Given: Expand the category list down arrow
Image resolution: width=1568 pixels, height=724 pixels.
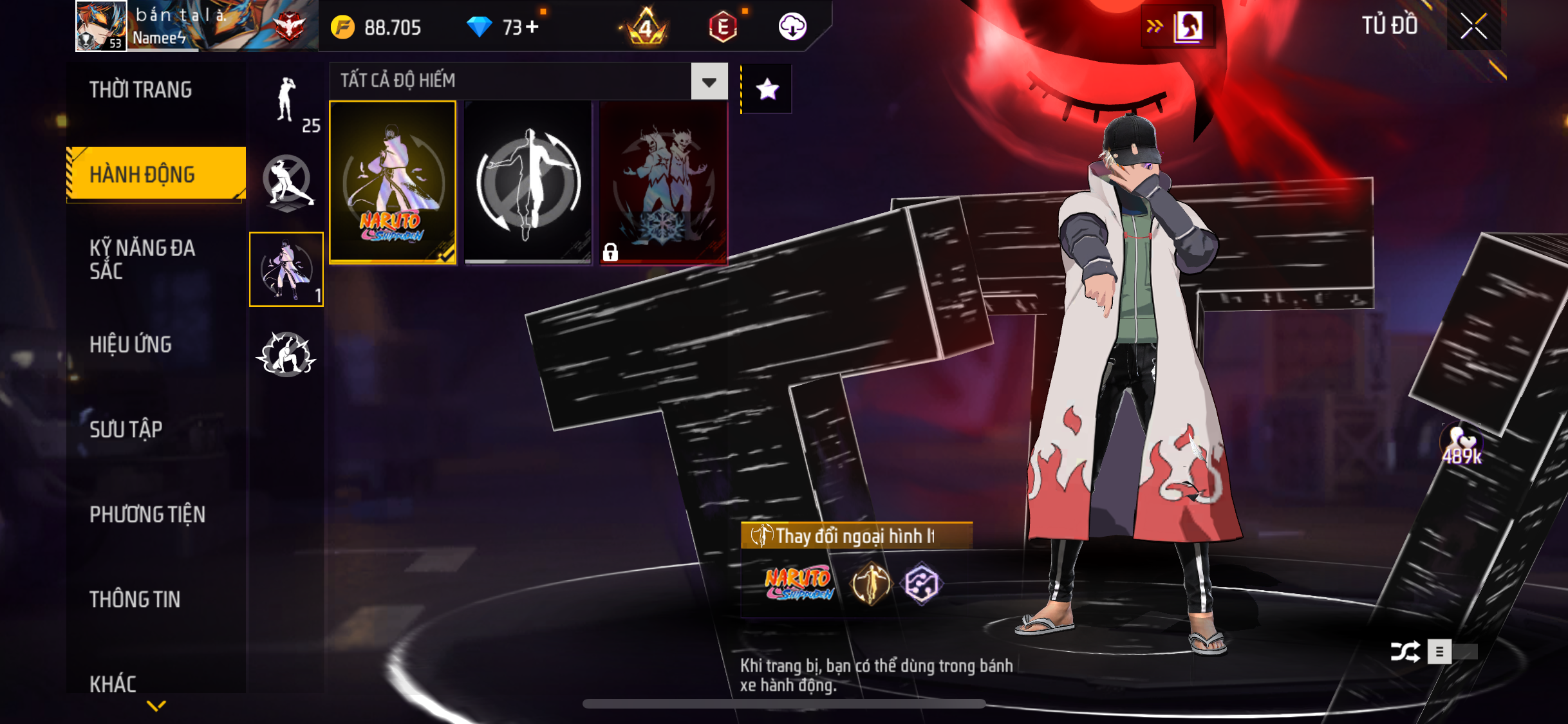Looking at the screenshot, I should click(156, 706).
